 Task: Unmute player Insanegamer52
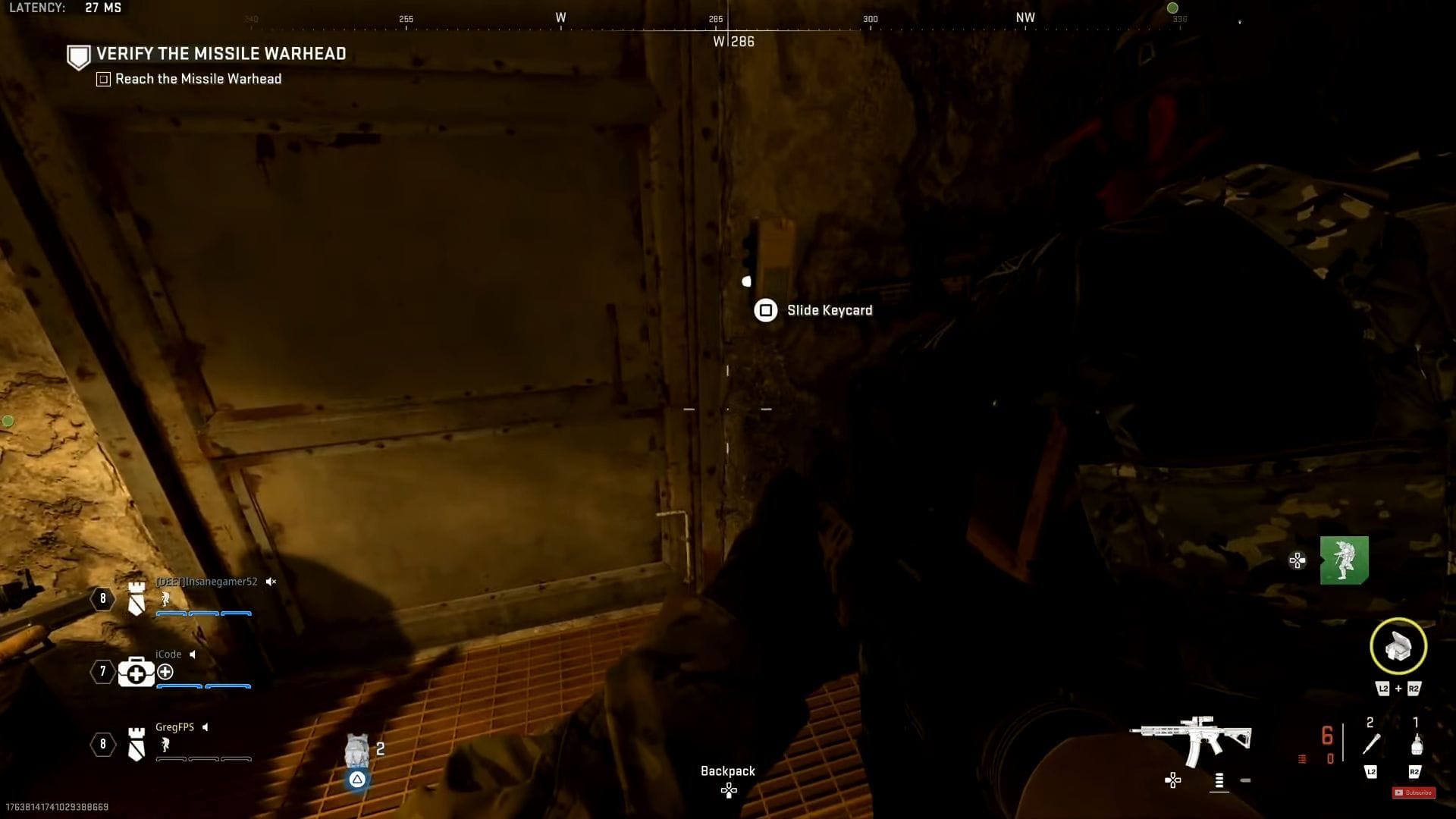[271, 582]
